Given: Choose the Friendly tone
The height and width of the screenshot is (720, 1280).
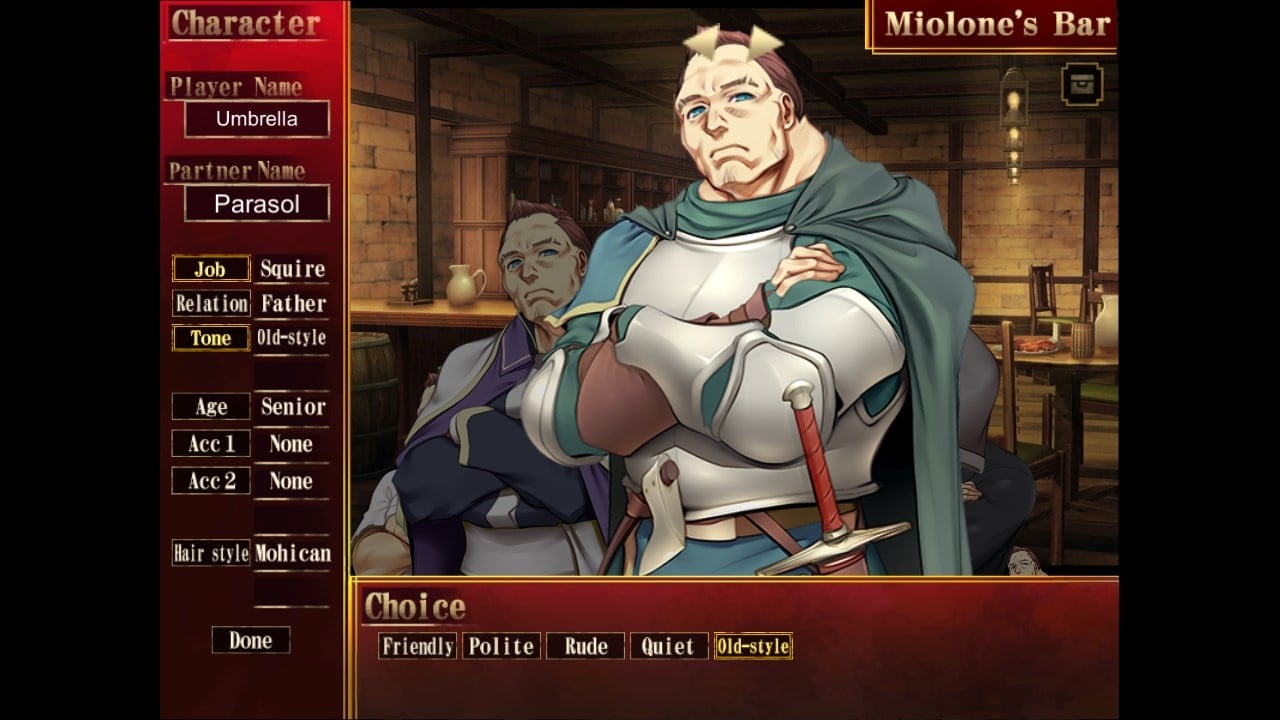Looking at the screenshot, I should point(418,646).
